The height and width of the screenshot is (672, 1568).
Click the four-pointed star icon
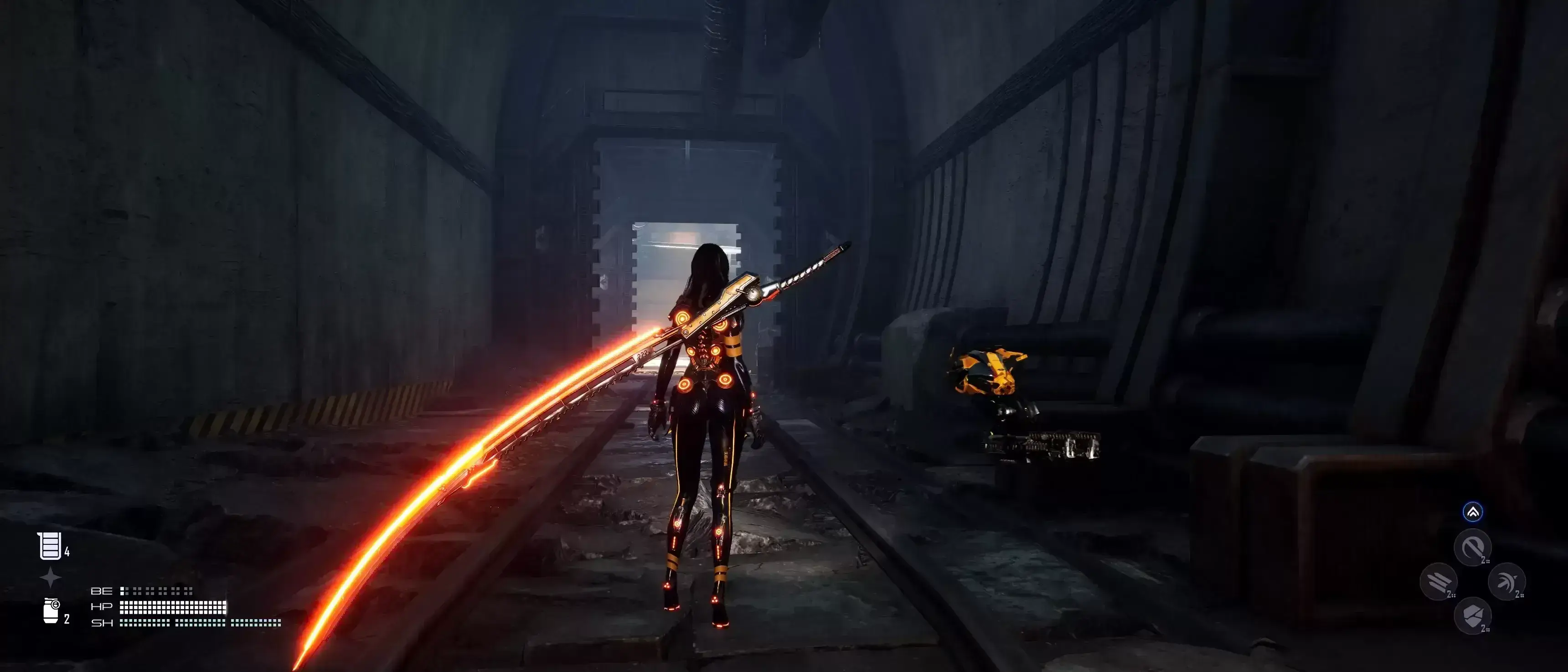[51, 577]
